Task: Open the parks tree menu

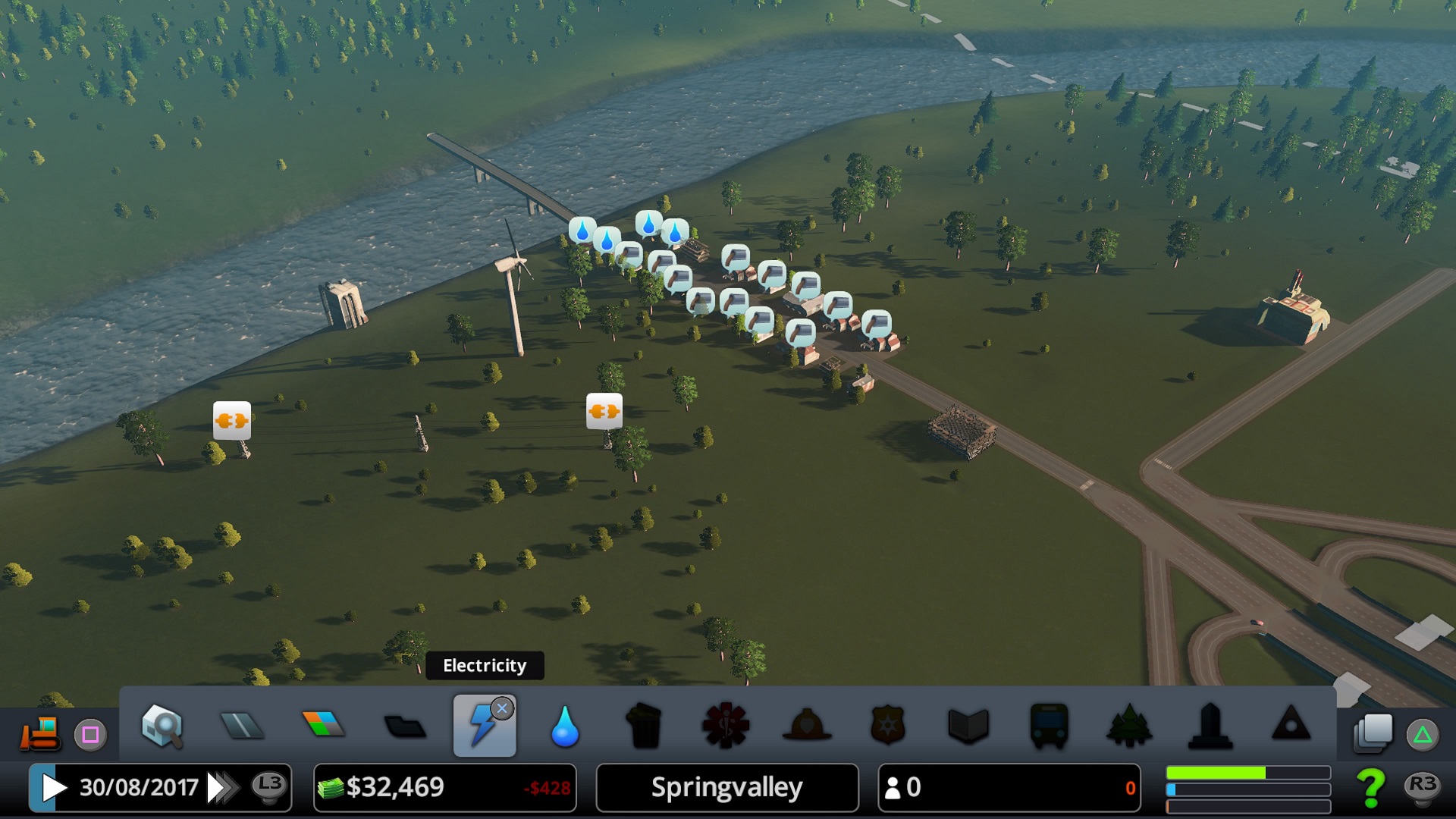Action: tap(1129, 726)
